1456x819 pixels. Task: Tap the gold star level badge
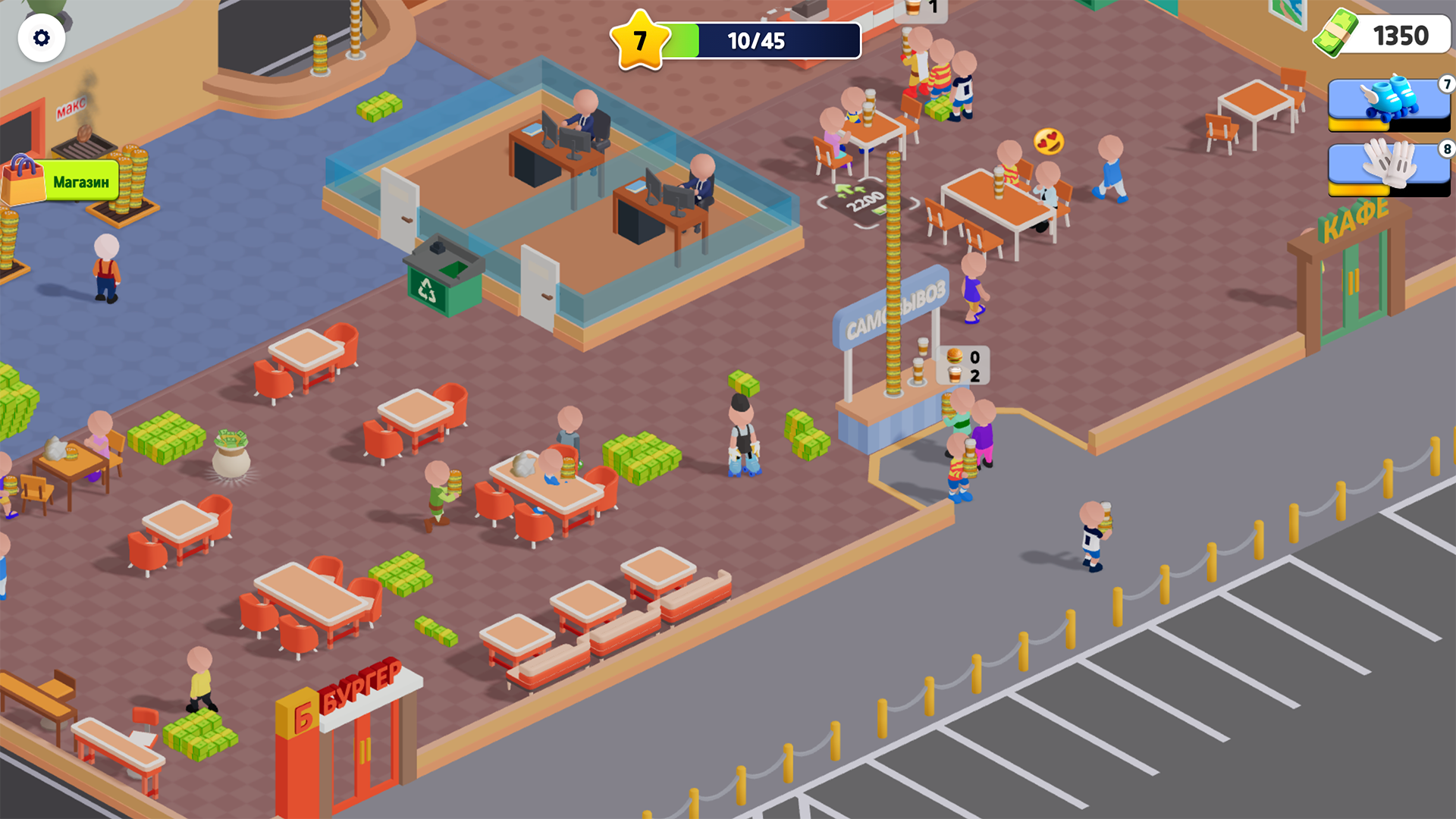click(x=639, y=39)
